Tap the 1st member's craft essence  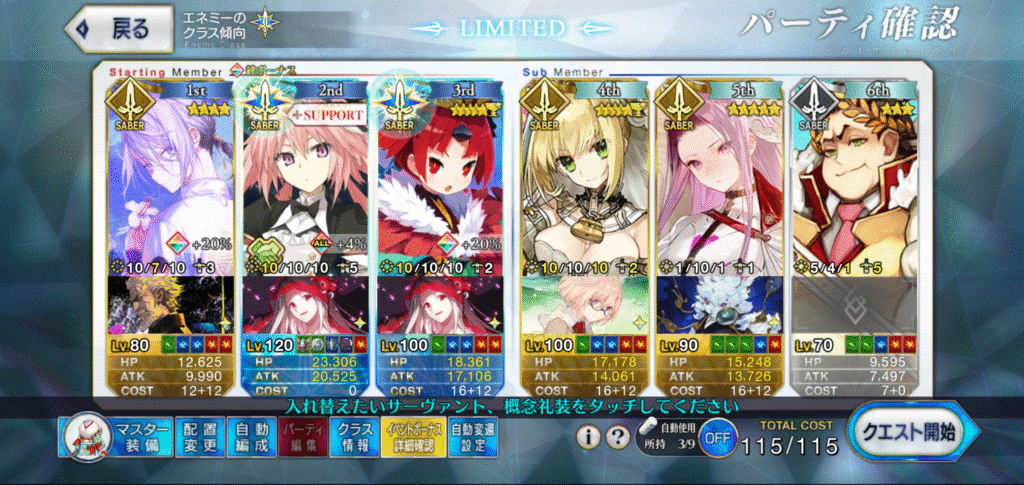pos(169,304)
